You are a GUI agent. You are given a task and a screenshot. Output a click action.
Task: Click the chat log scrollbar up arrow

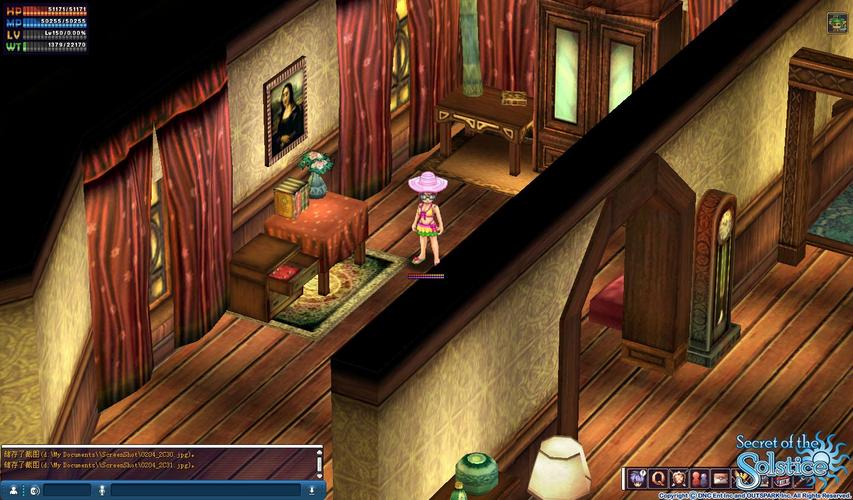pos(319,452)
